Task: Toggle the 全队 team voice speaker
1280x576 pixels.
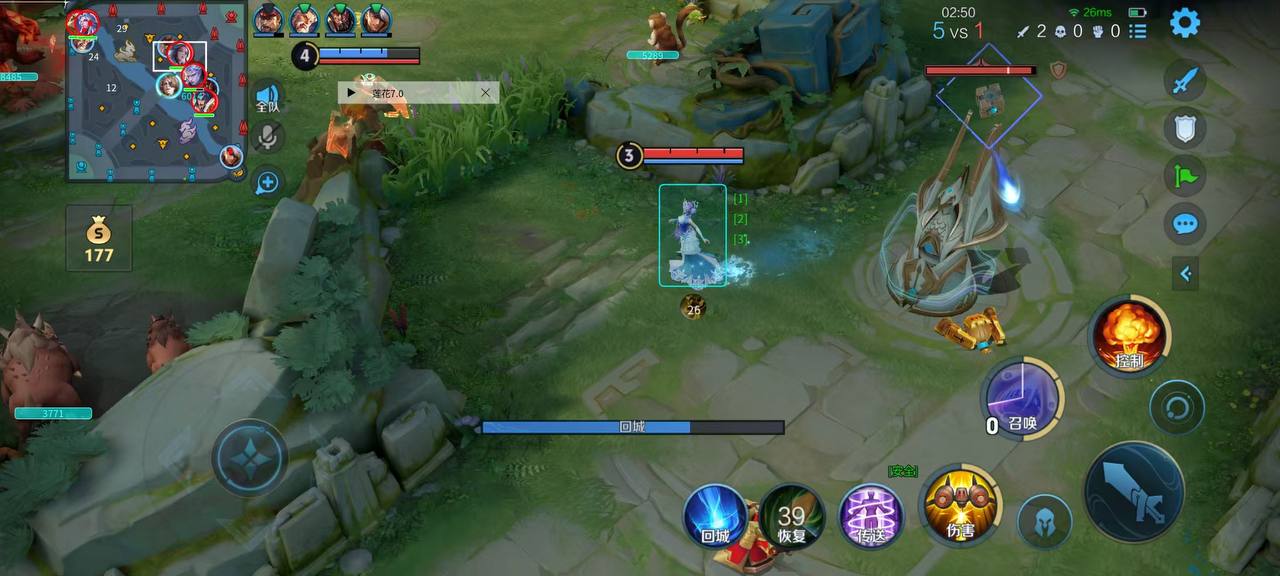Action: point(268,96)
